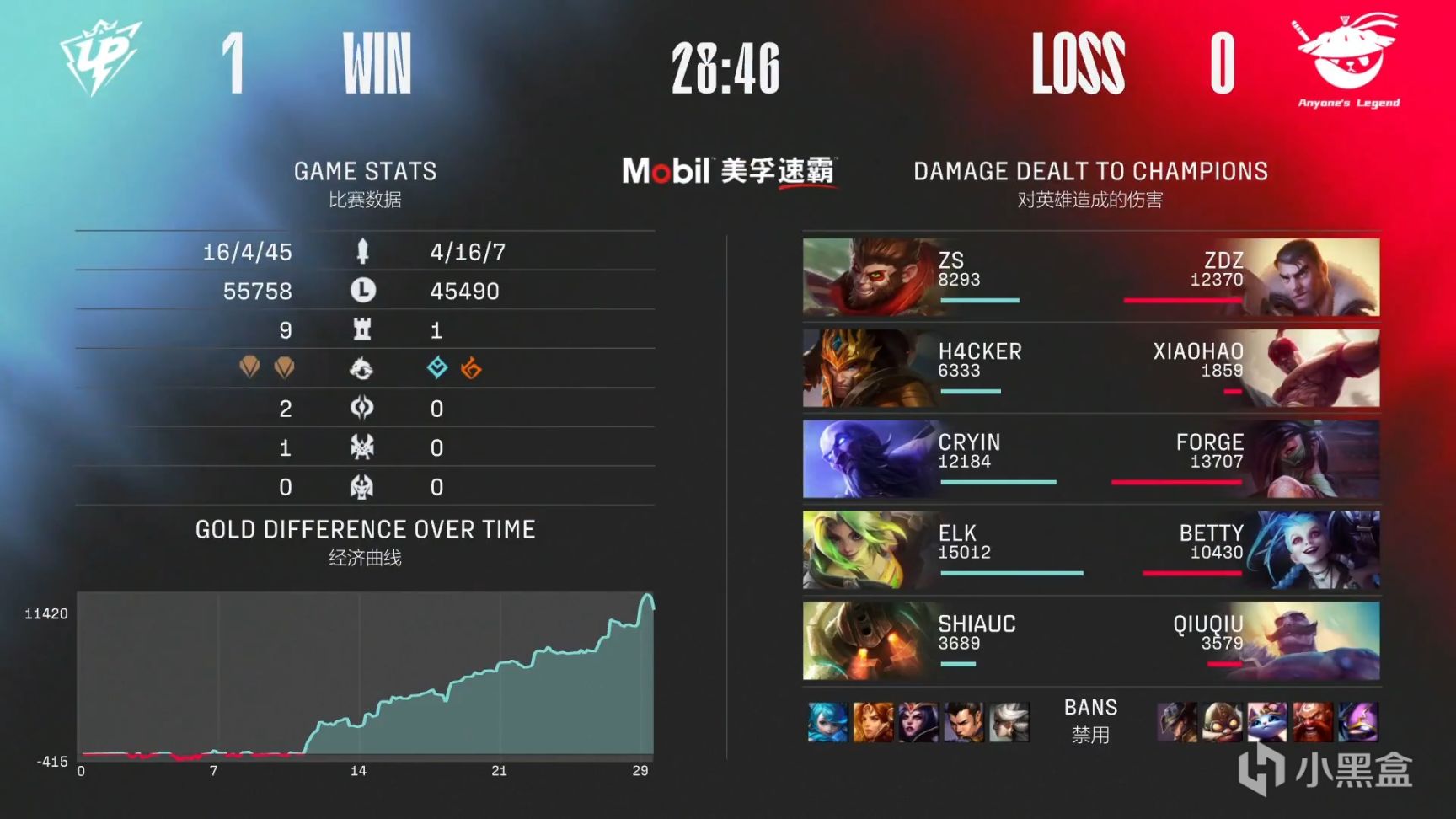Click the Anyone's Legend team logo
Screen dimensions: 1456x819
(x=1344, y=52)
